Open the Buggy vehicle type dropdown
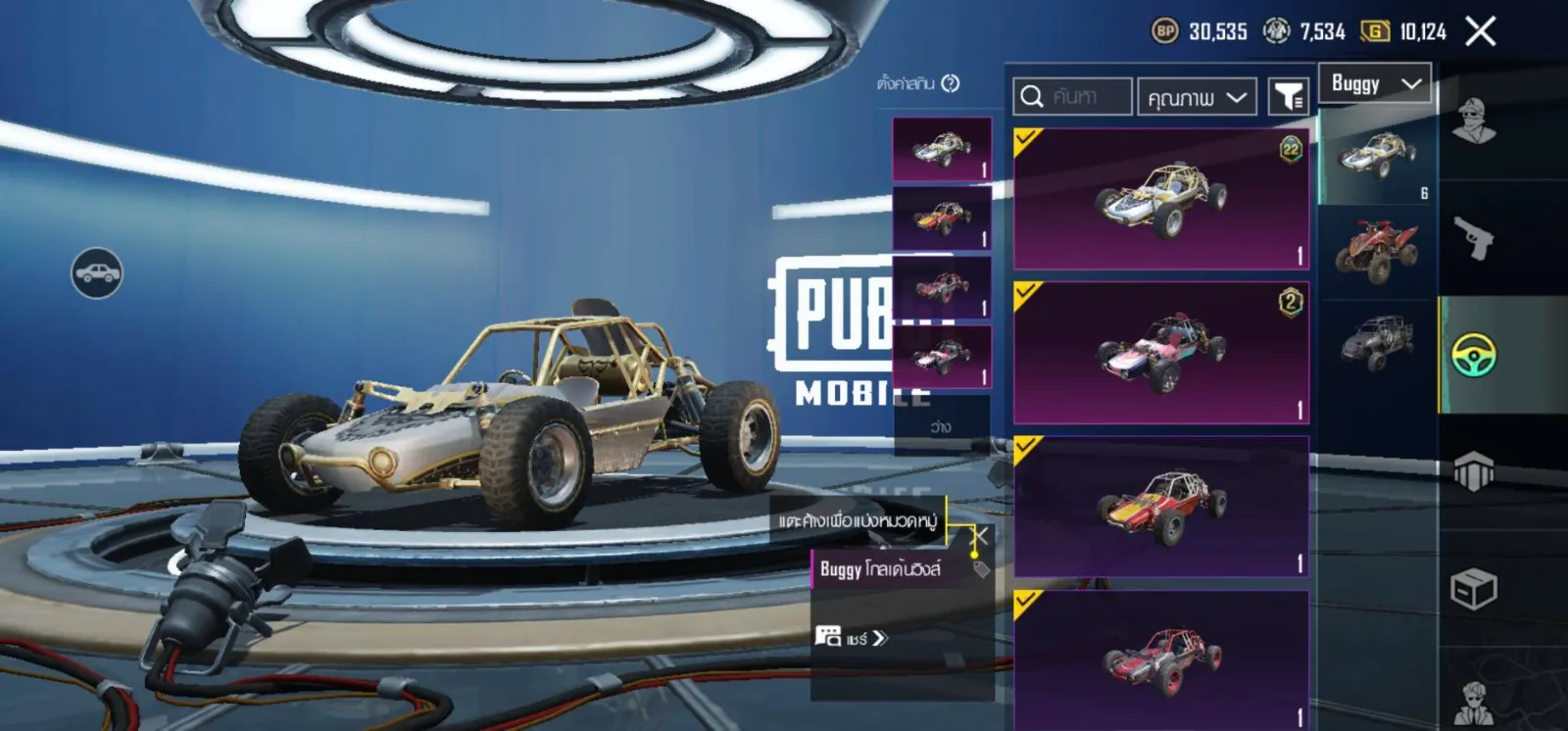1568x731 pixels. coord(1375,83)
